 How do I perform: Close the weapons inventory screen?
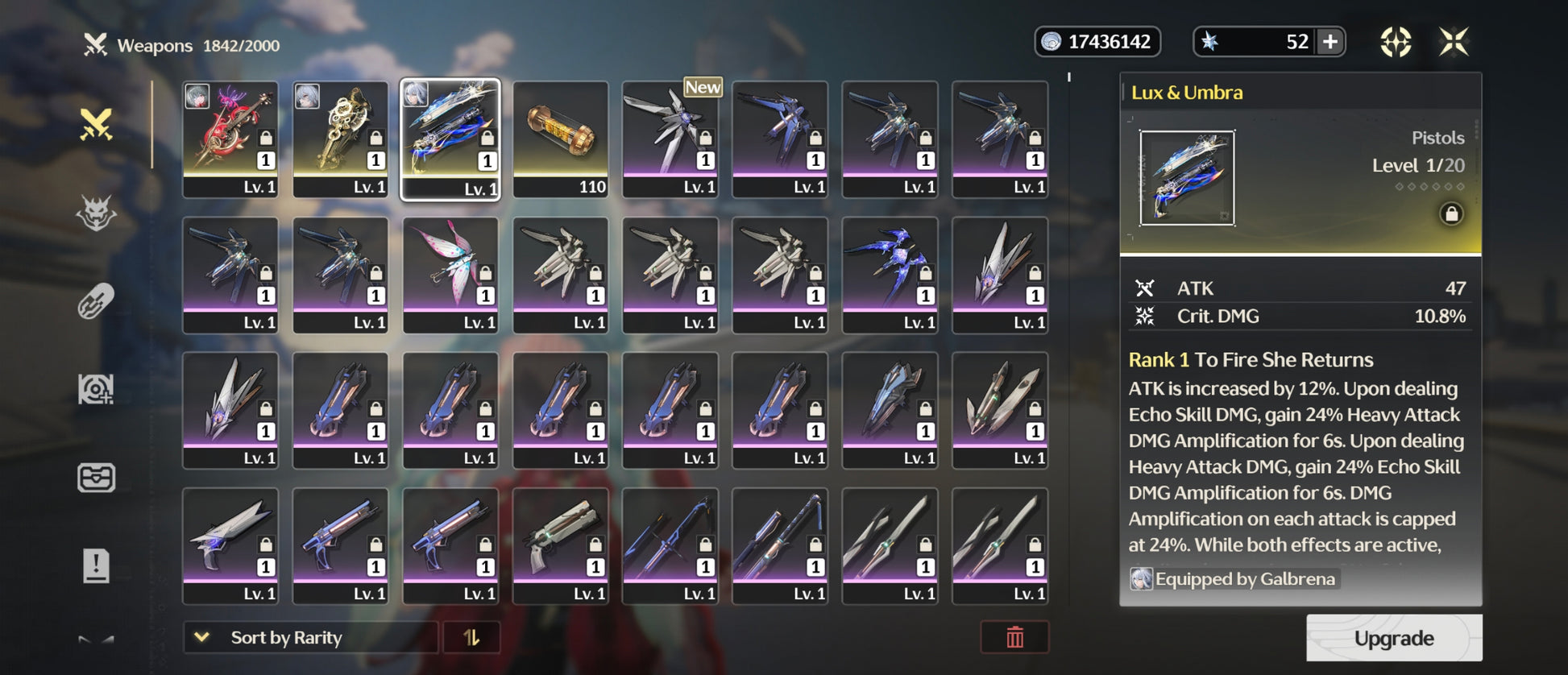(x=1454, y=42)
